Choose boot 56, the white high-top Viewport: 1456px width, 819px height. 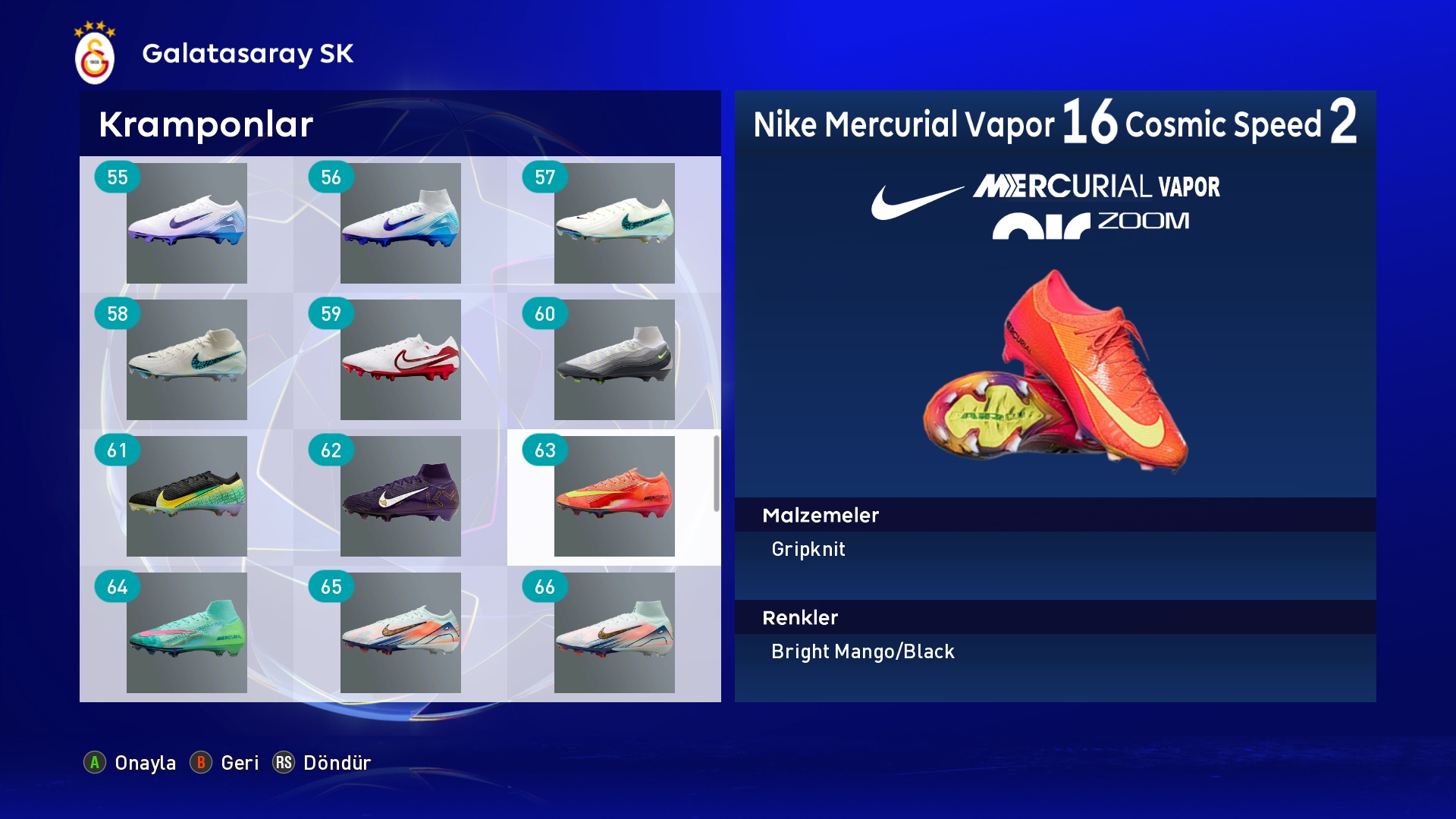(x=400, y=223)
